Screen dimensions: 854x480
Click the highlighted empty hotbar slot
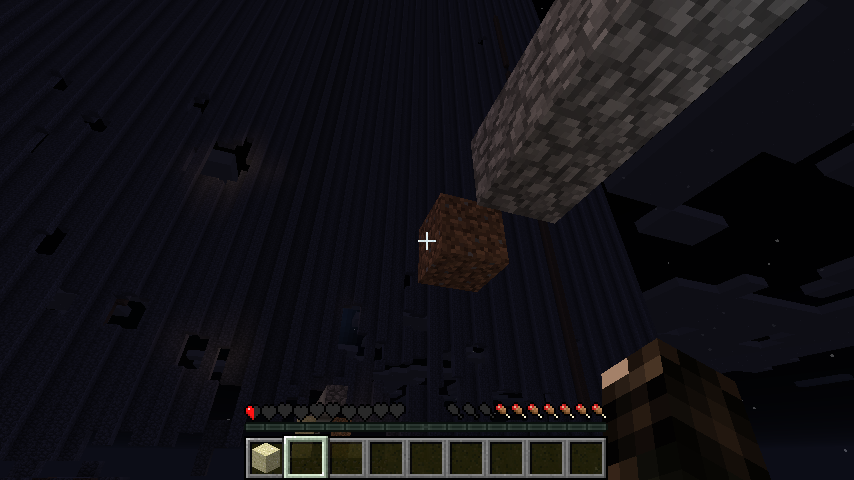(305, 458)
